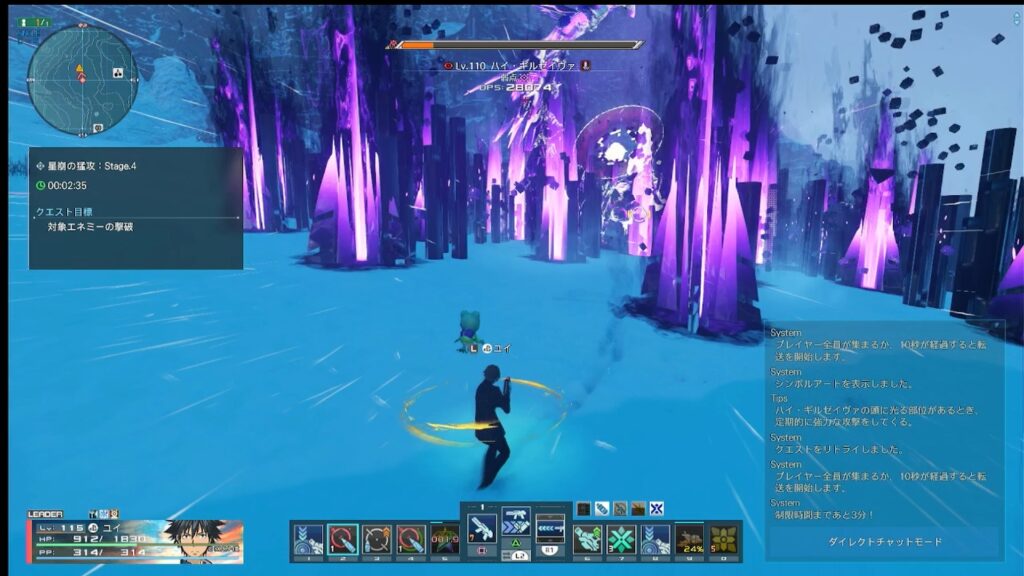The height and width of the screenshot is (576, 1024).
Task: Select the left rifle weapon palette slot
Action: pos(482,526)
